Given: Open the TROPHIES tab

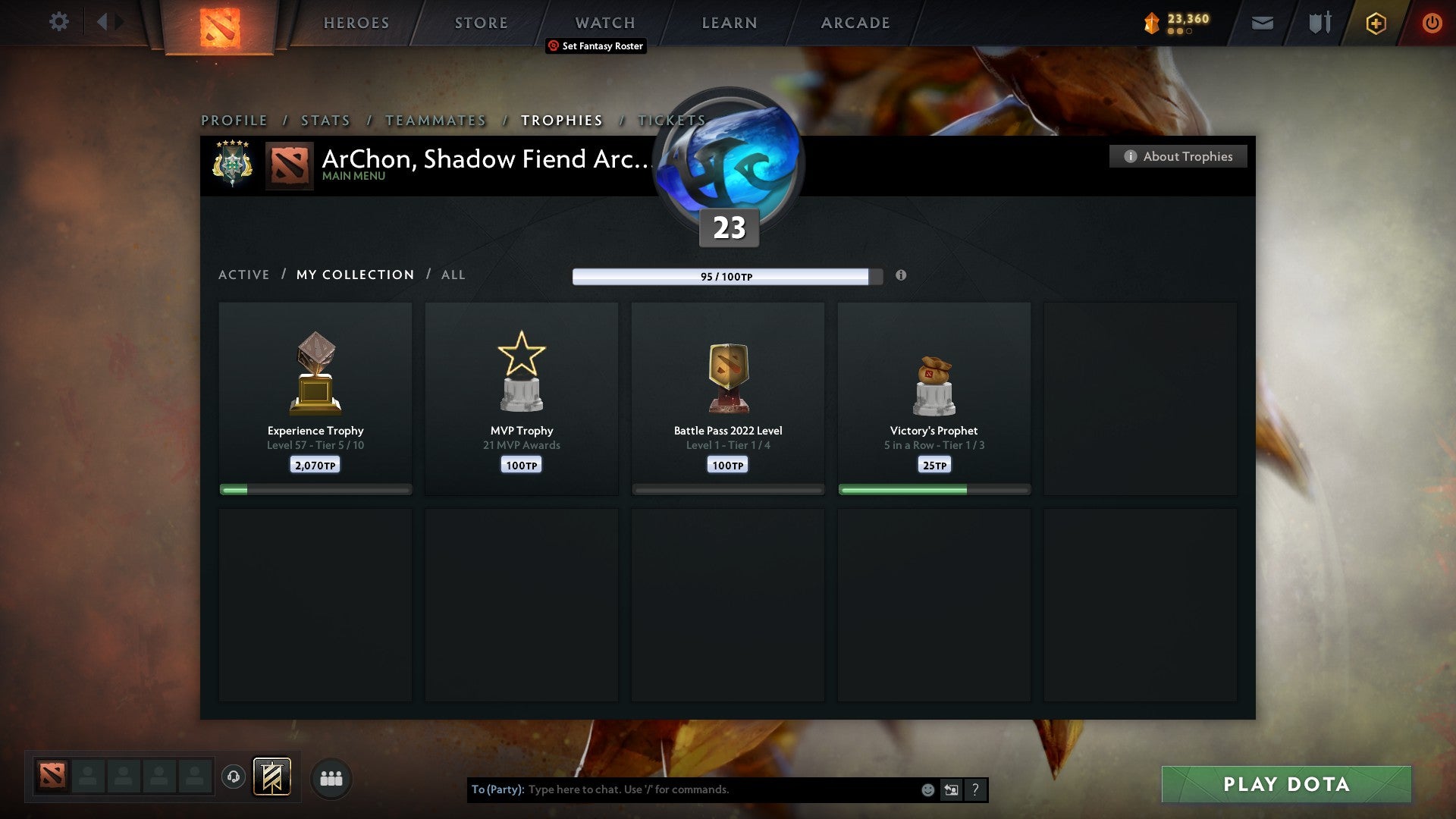Looking at the screenshot, I should coord(561,120).
